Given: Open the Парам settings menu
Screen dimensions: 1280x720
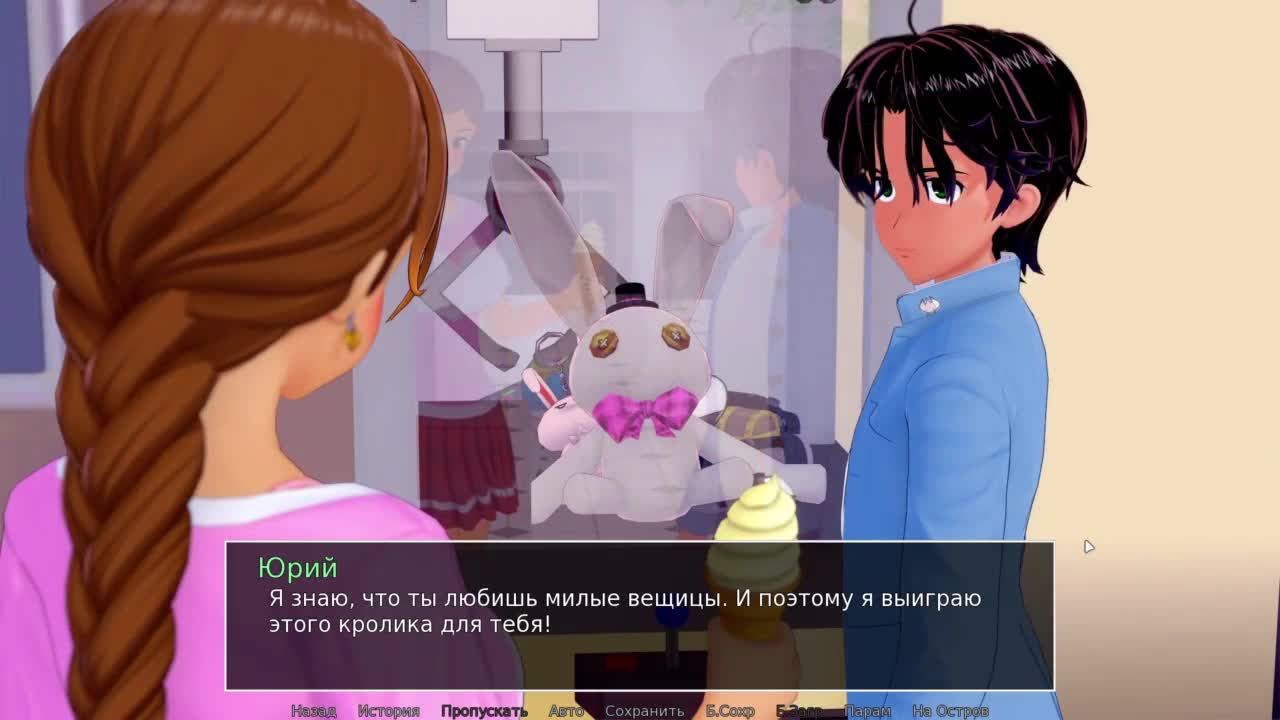Looking at the screenshot, I should pyautogui.click(x=867, y=711).
